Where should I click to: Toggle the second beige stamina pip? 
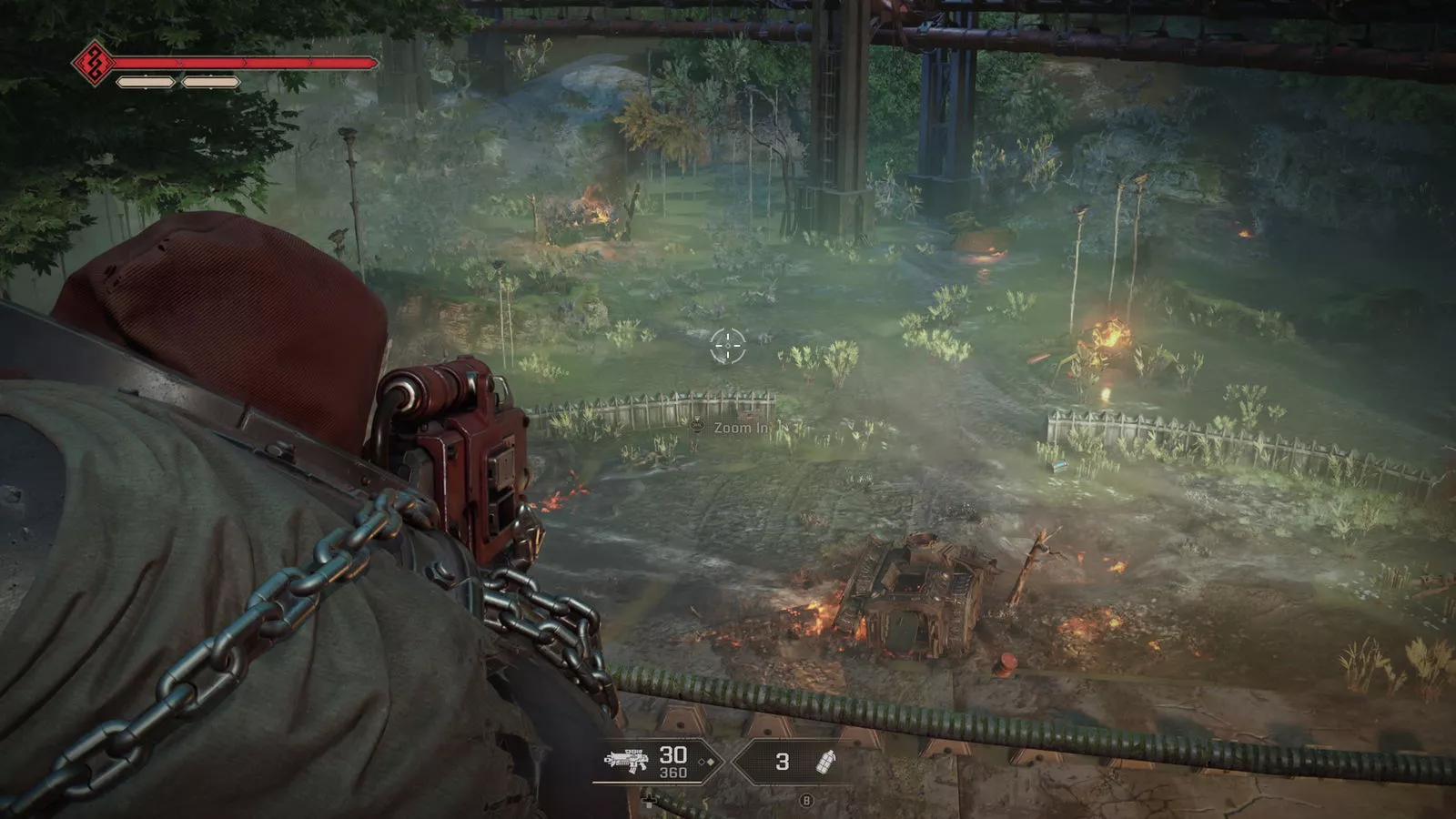tap(210, 82)
